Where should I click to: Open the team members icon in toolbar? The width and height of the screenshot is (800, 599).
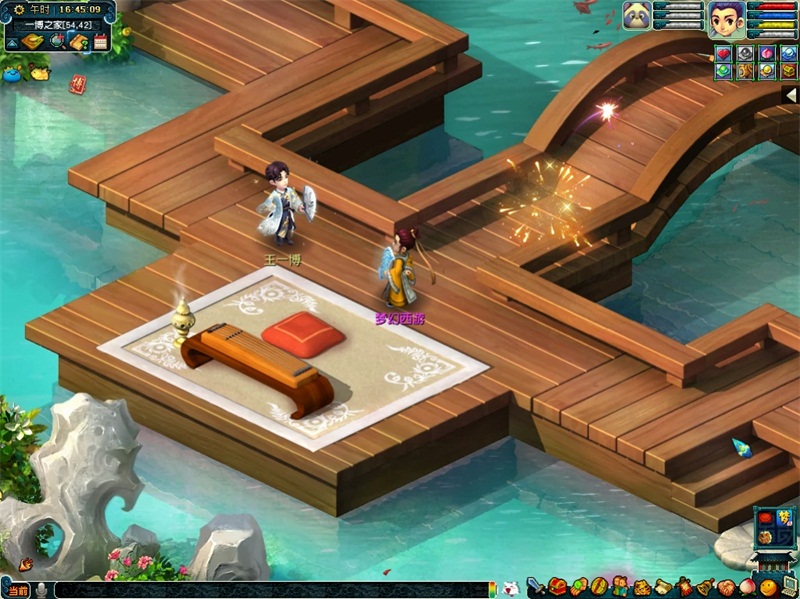(621, 587)
